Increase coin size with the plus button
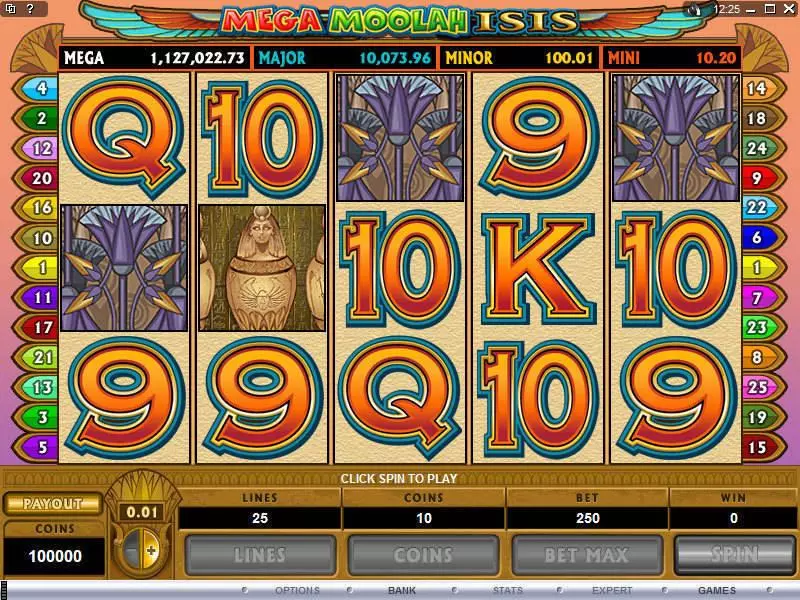Viewport: 800px width, 600px height. 152,550
